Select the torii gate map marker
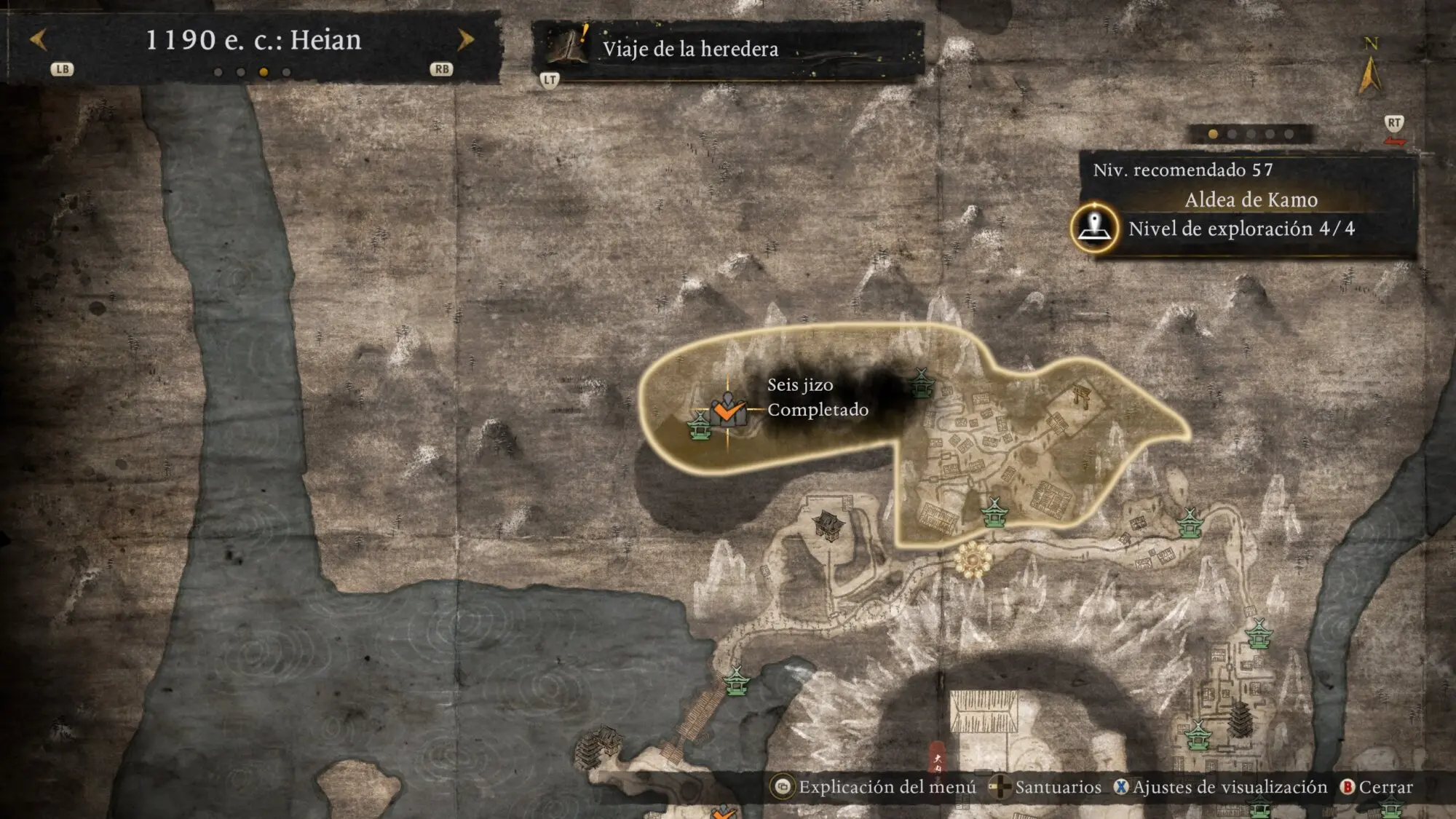This screenshot has width=1456, height=819. (x=1081, y=397)
